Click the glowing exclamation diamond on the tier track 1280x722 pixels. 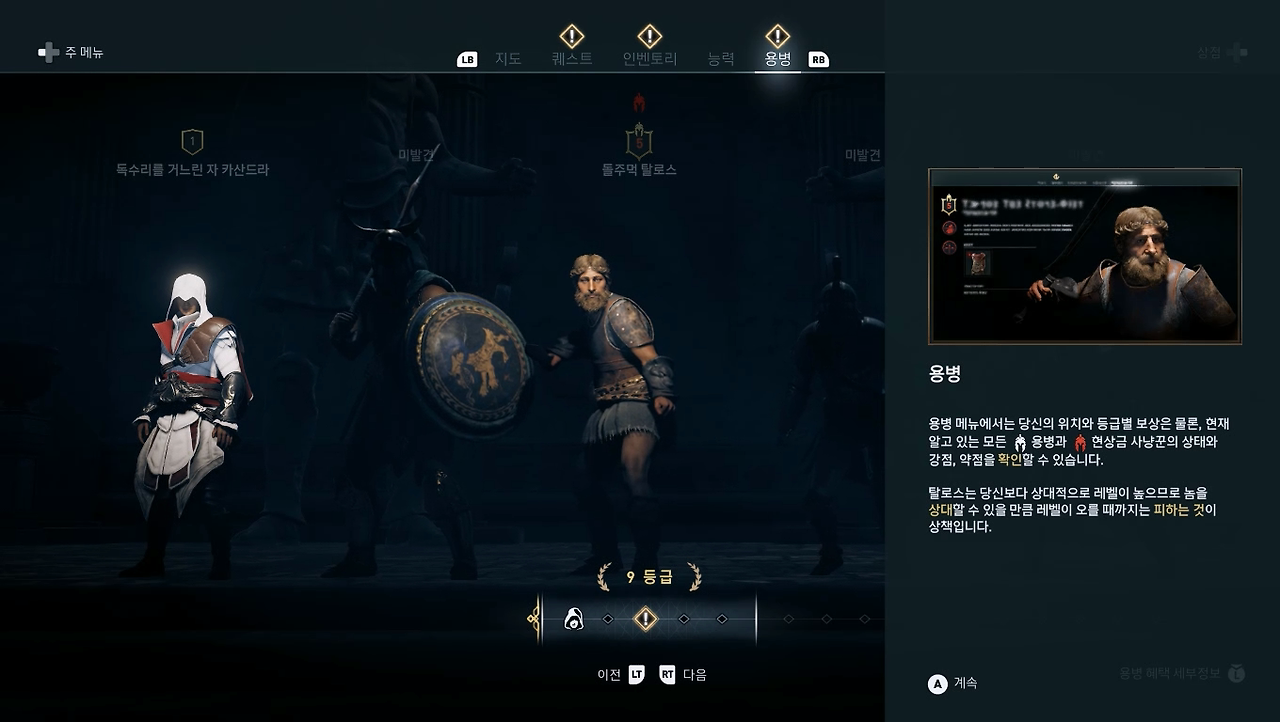[x=646, y=618]
